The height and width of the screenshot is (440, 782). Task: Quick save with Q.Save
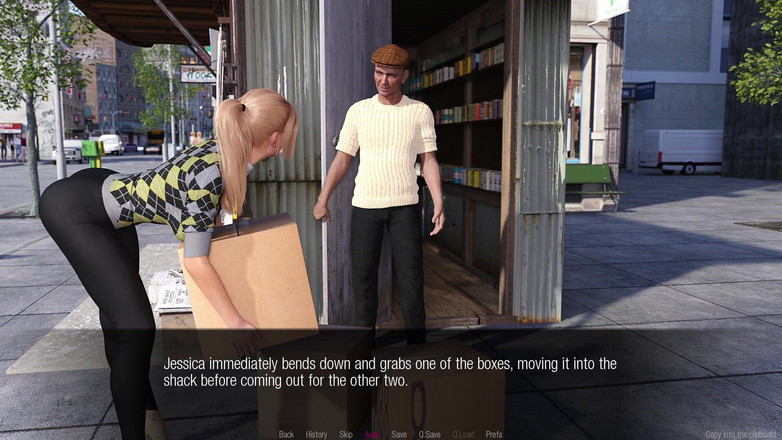point(430,435)
